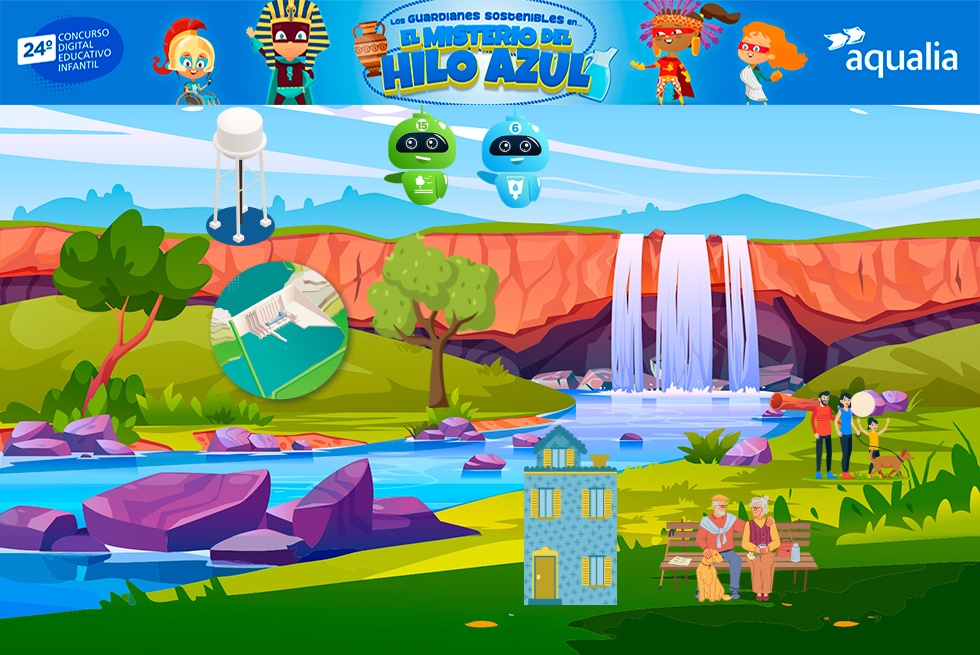Select the green robot numbered 15

[x=421, y=159]
